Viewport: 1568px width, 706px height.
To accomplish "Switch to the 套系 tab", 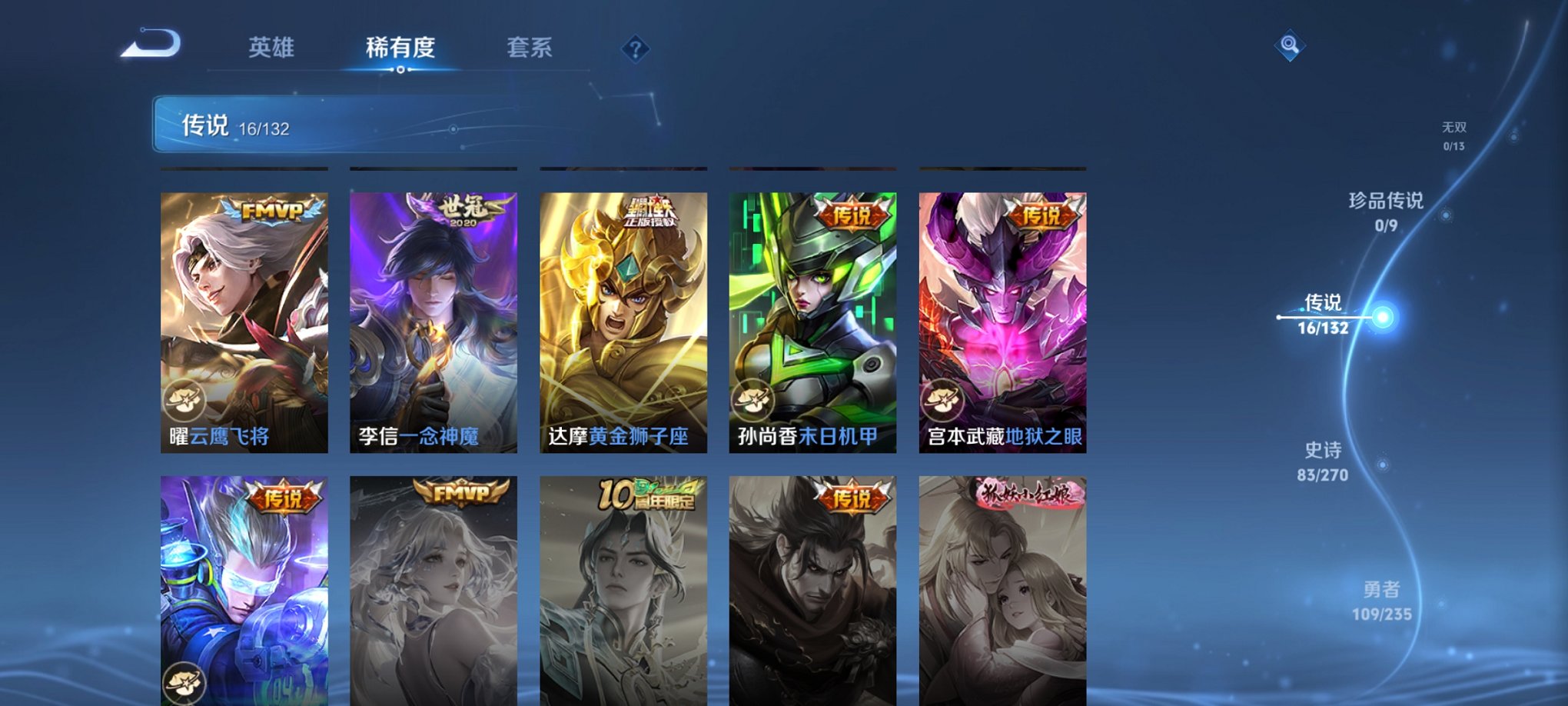I will [537, 48].
